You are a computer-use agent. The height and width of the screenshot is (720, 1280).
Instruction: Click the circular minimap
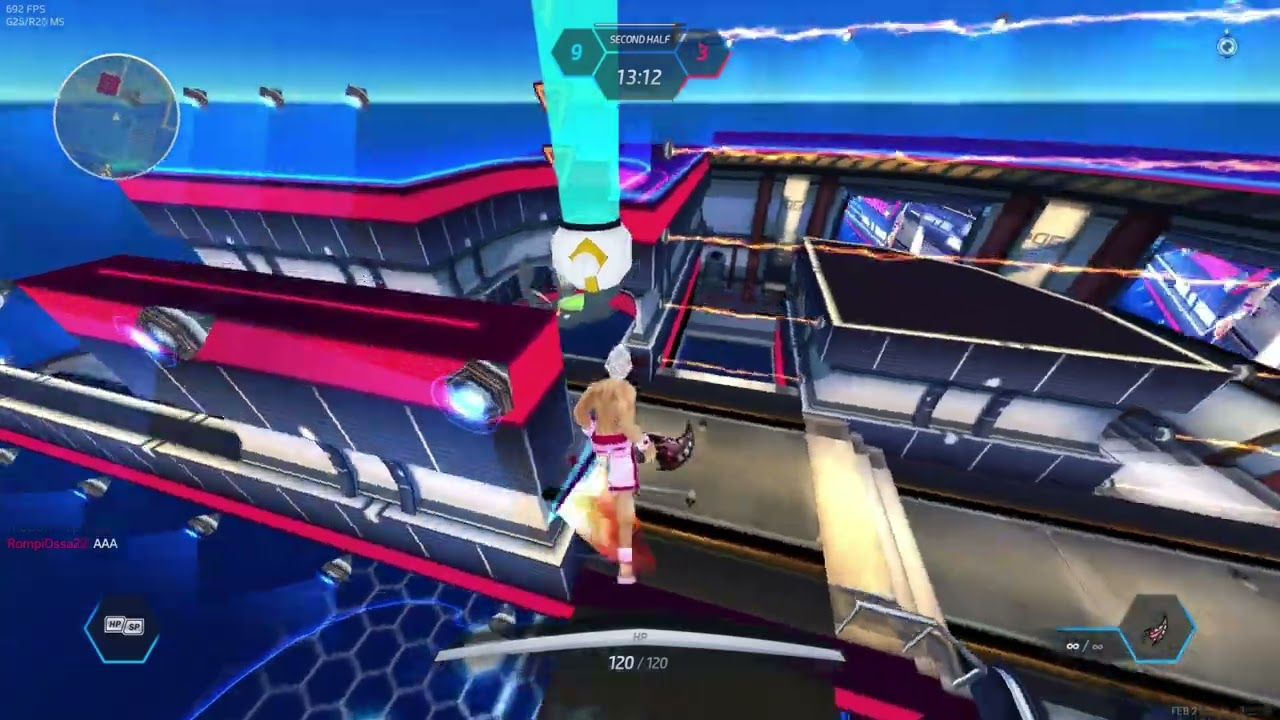(x=116, y=116)
